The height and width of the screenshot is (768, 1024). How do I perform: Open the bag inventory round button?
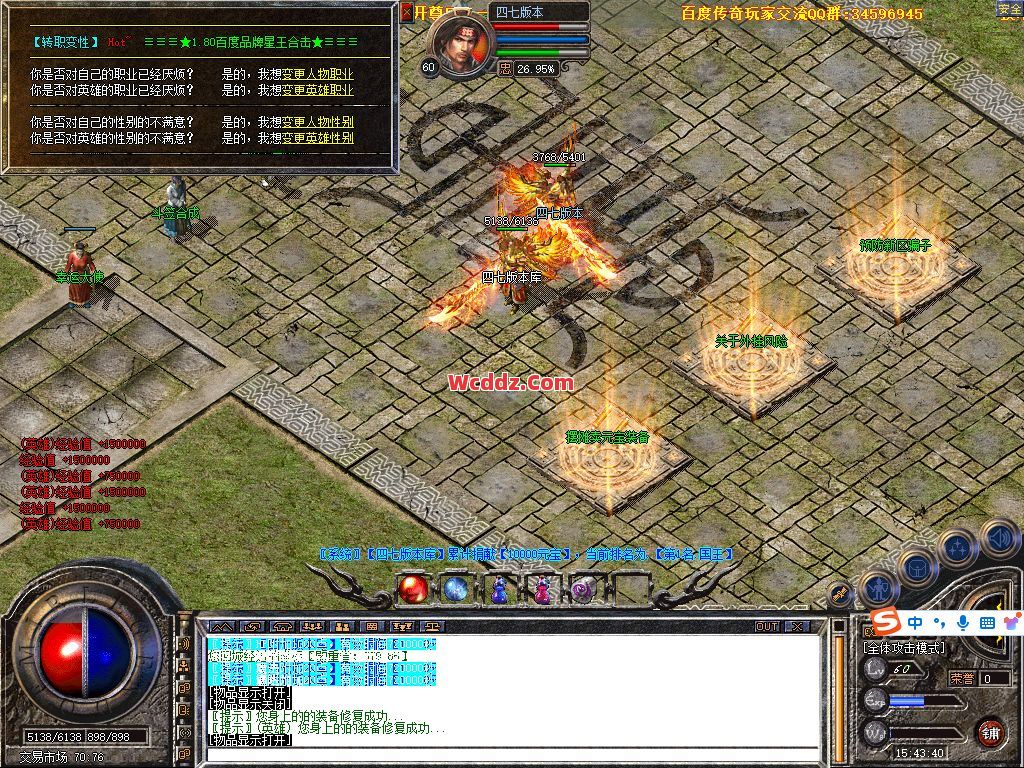tap(916, 568)
